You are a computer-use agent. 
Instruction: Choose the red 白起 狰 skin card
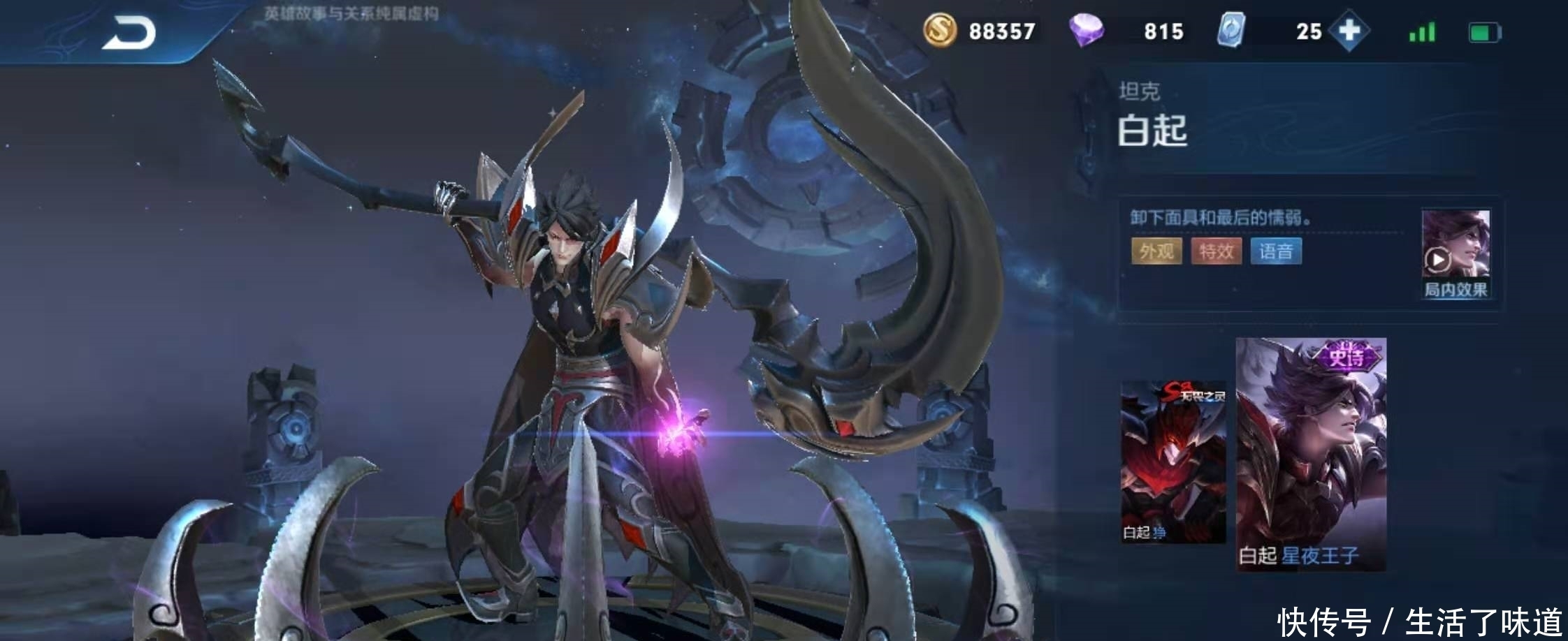[1173, 461]
